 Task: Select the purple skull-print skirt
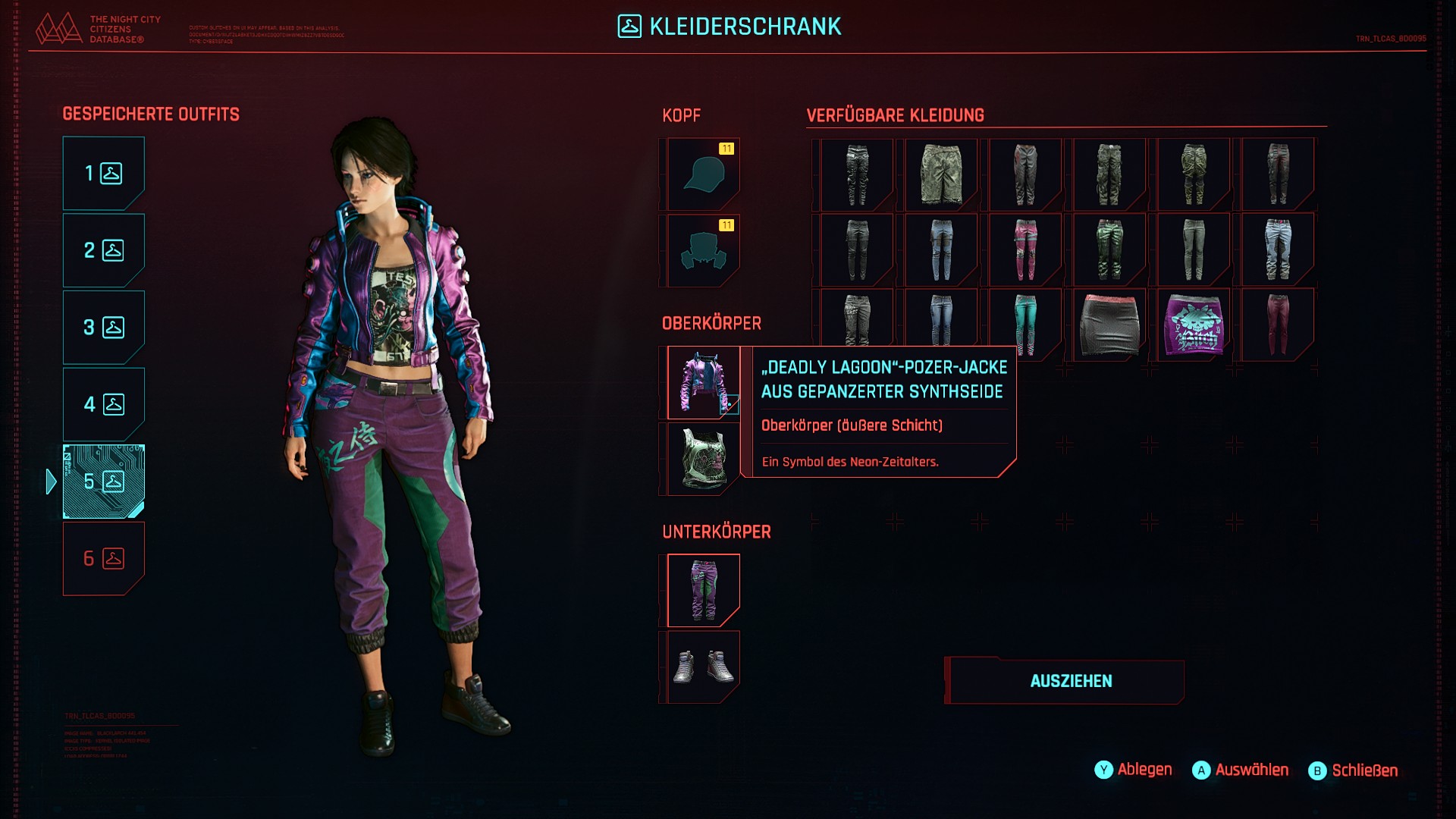[1194, 325]
